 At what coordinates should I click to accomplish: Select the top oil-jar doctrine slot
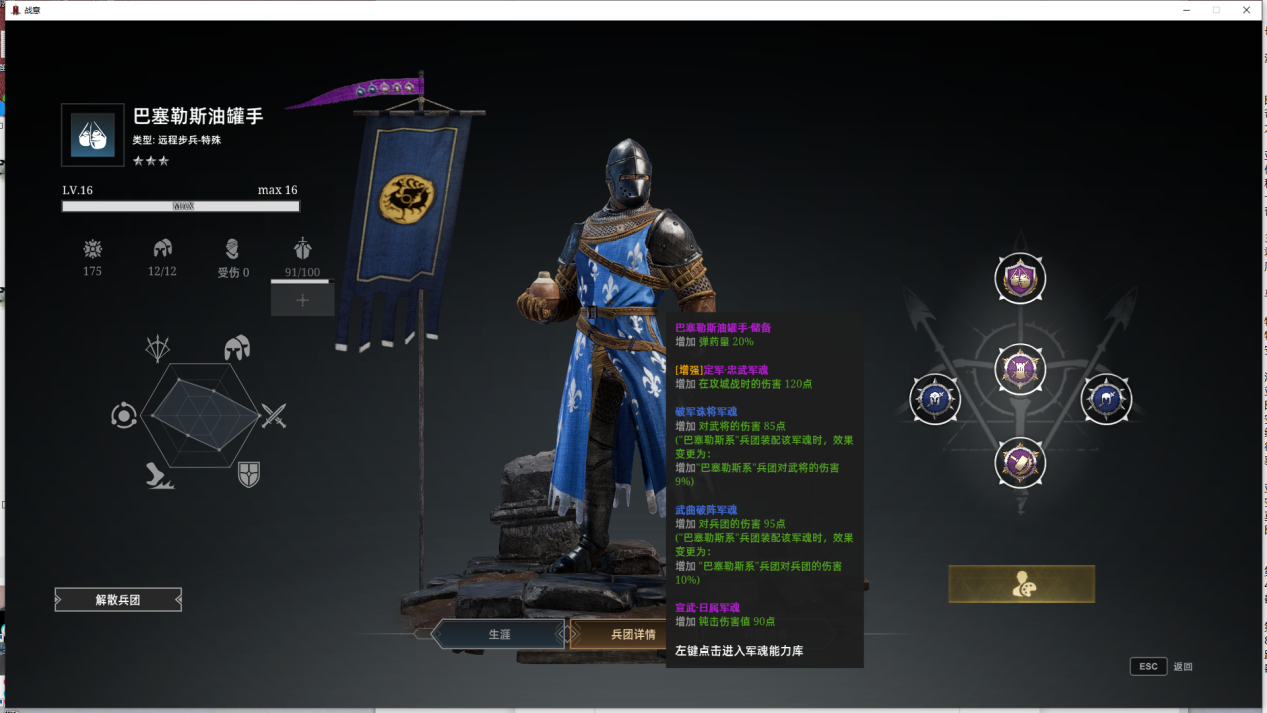[1020, 279]
